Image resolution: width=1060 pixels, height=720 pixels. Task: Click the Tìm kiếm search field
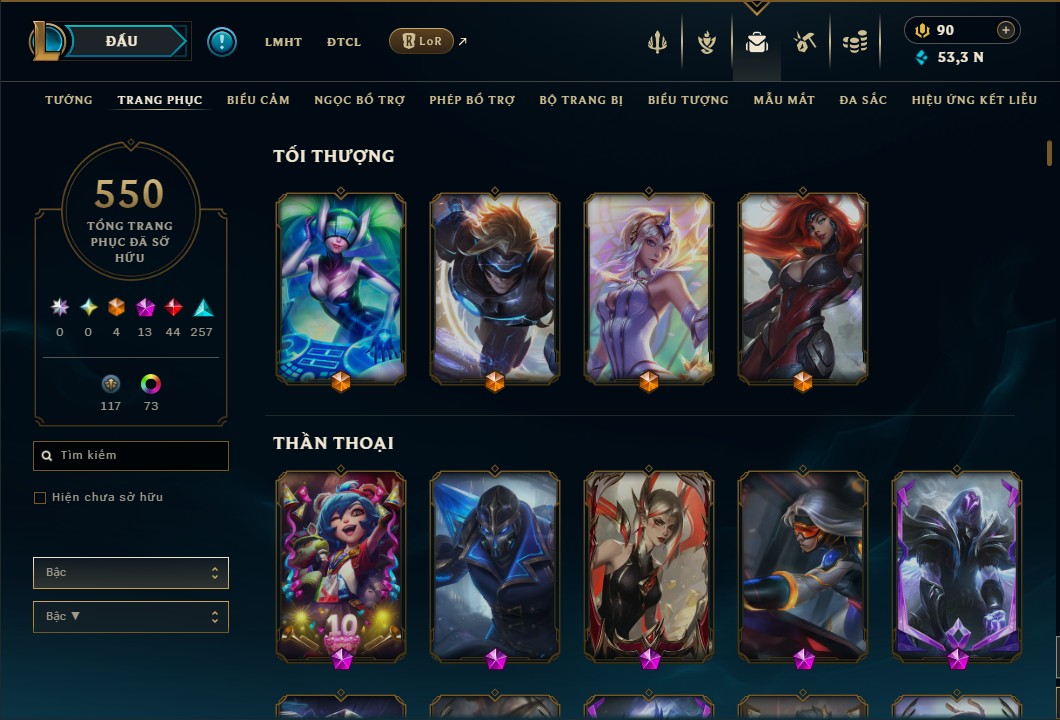pyautogui.click(x=131, y=456)
